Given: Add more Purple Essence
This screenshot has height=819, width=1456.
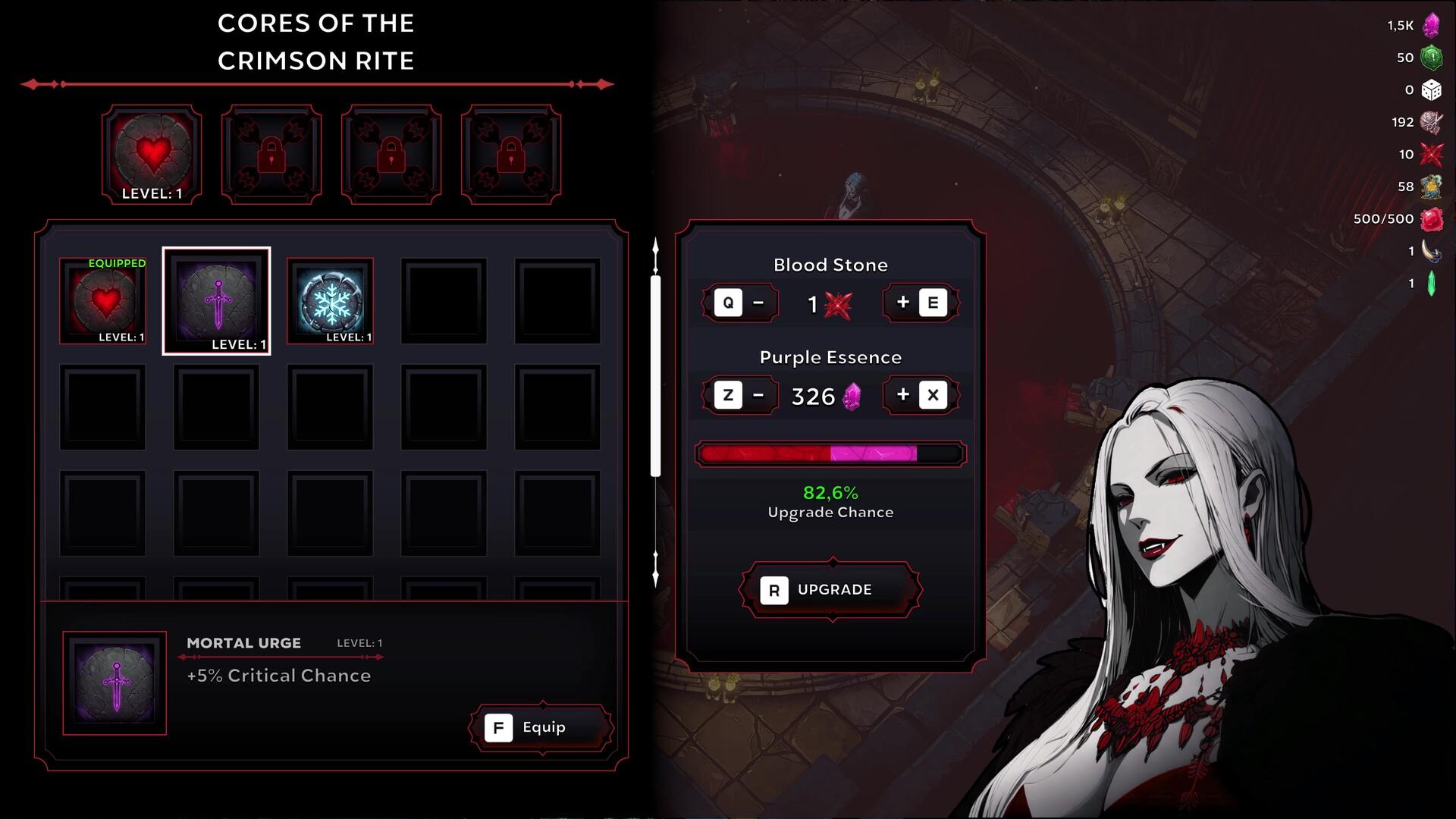Looking at the screenshot, I should coord(920,395).
